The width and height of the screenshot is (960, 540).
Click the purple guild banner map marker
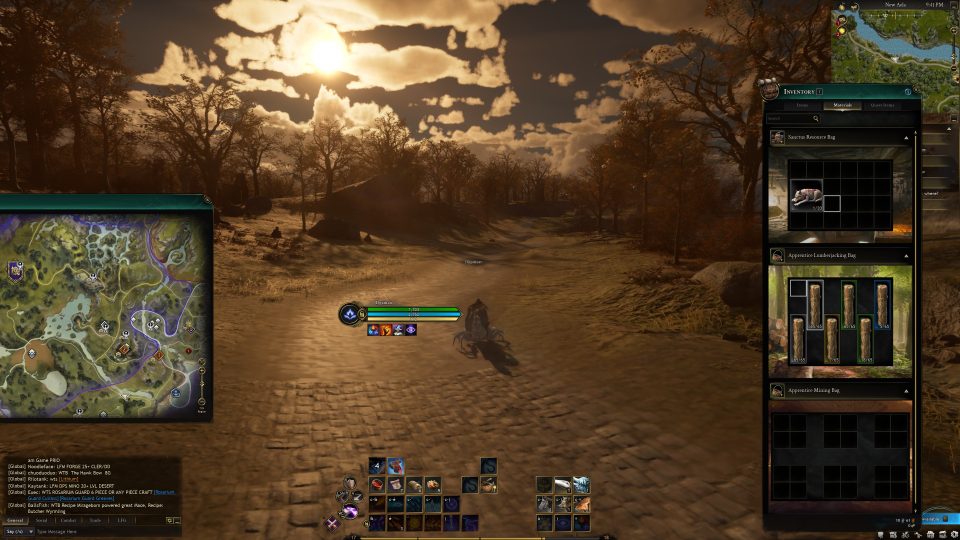click(x=16, y=268)
